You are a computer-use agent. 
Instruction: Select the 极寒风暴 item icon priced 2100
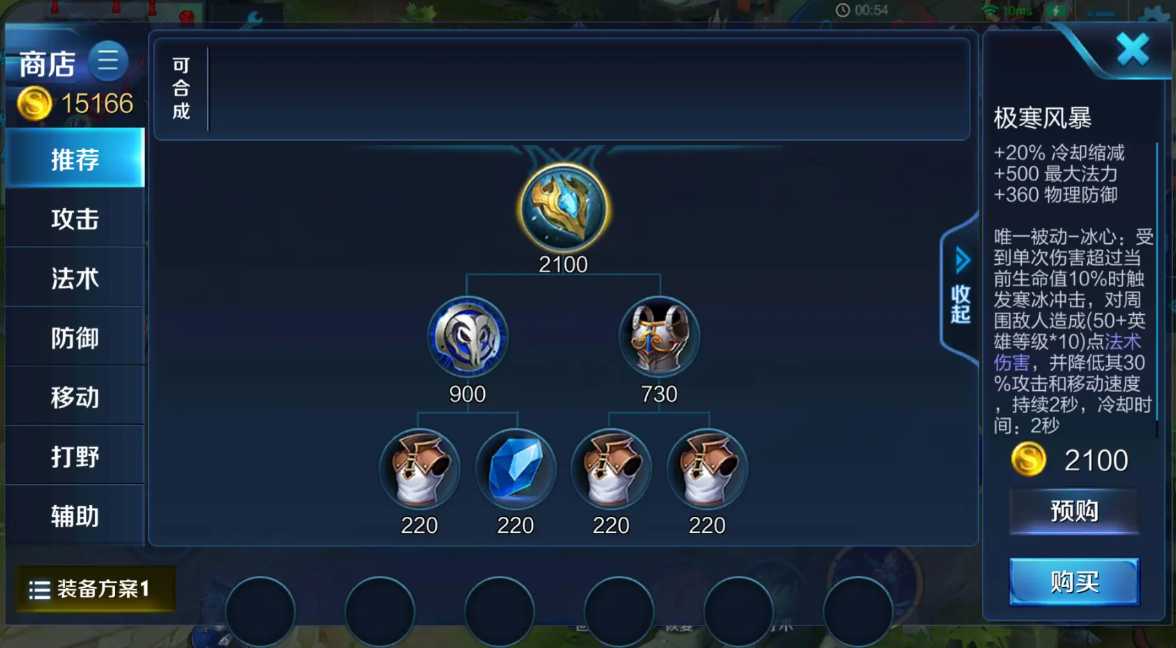tap(563, 208)
